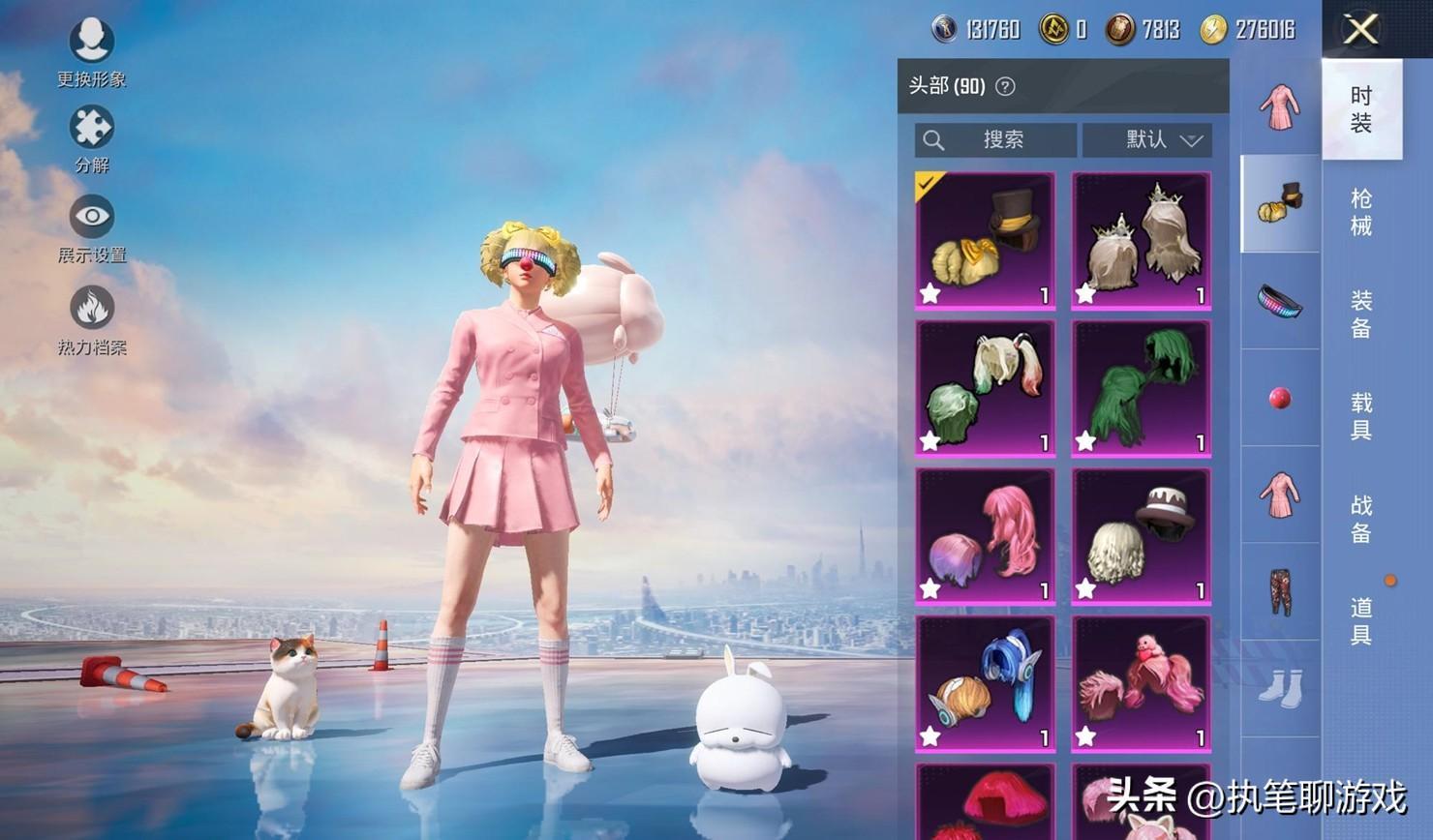The height and width of the screenshot is (840, 1433).
Task: Click the 搜索 search field
Action: [995, 139]
